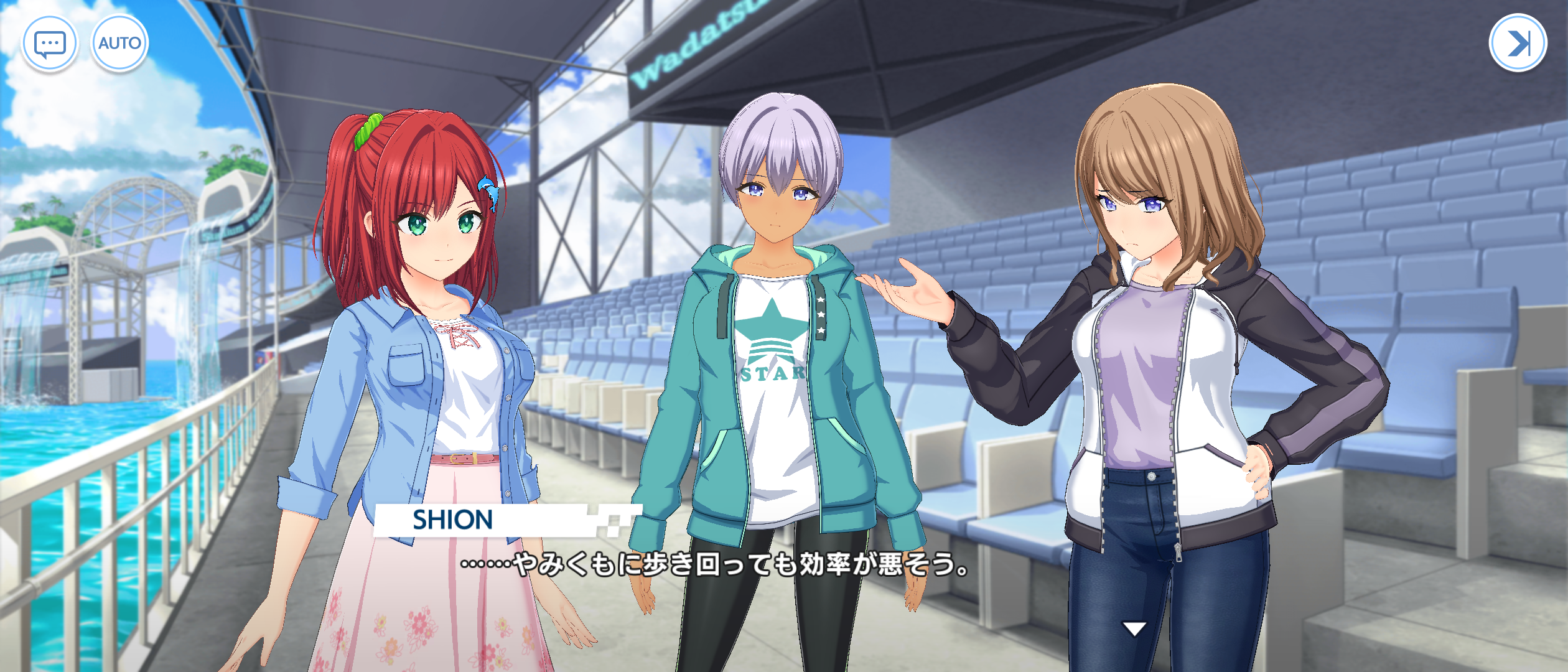Open the dialogue log speech bubble button

coord(50,44)
